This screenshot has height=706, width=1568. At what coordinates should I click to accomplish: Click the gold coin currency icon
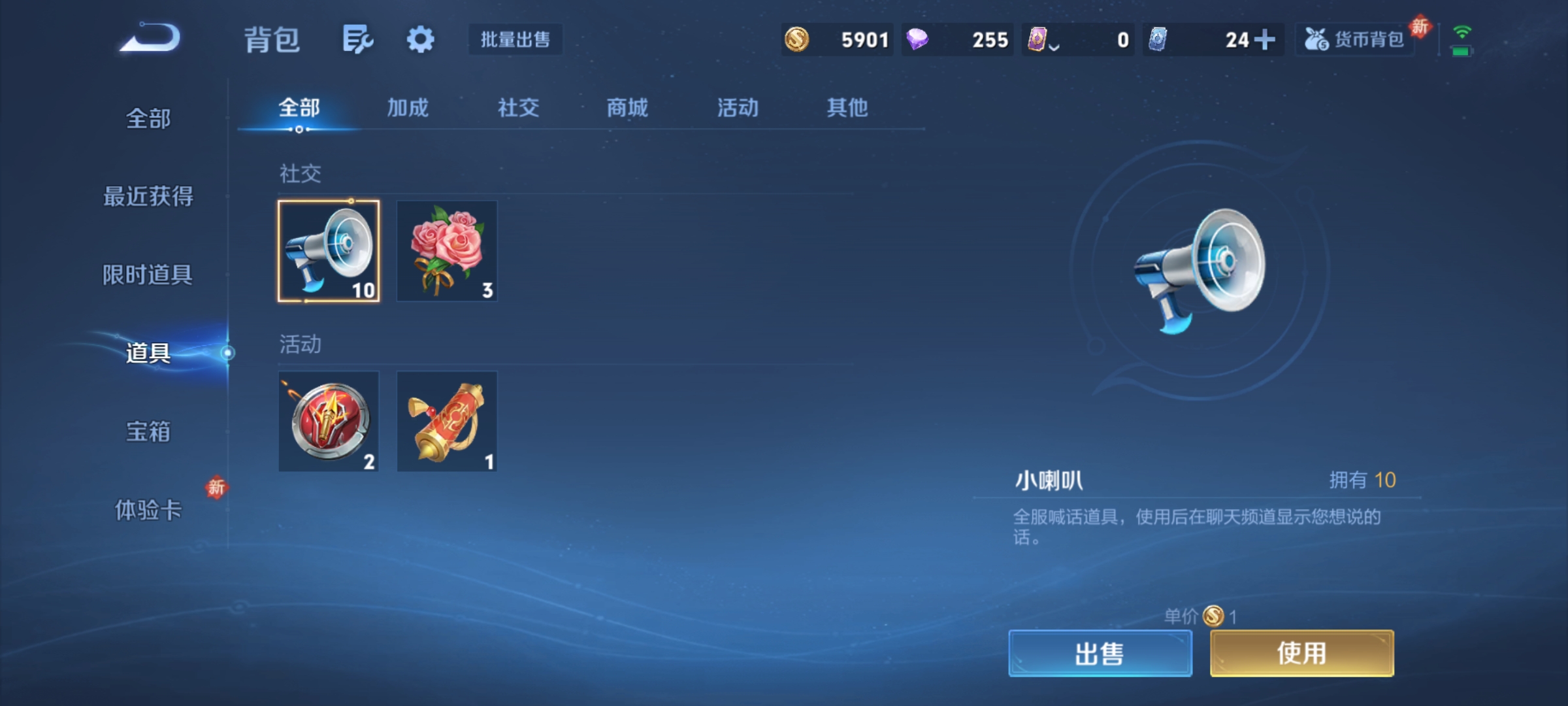coord(798,39)
